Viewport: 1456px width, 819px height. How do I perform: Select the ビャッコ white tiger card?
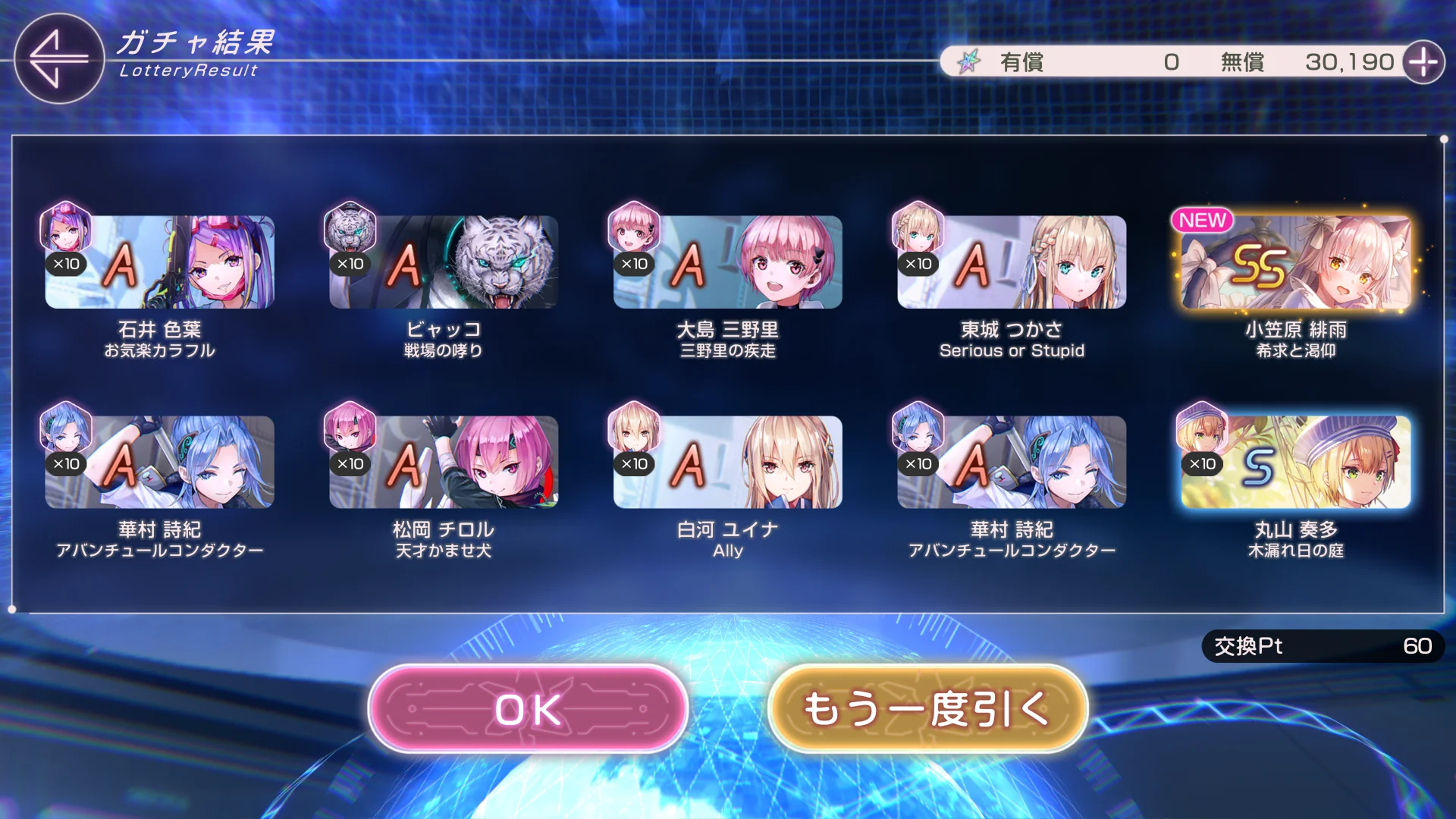(x=444, y=262)
